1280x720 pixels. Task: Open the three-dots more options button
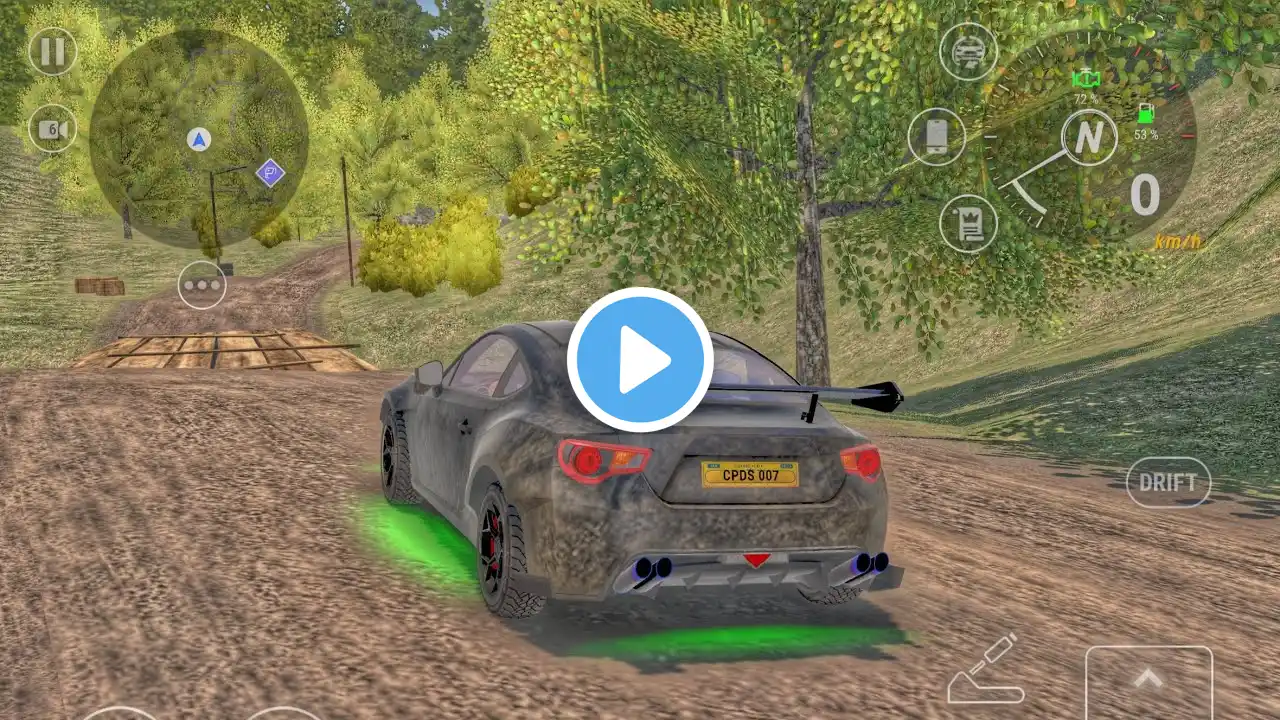202,285
